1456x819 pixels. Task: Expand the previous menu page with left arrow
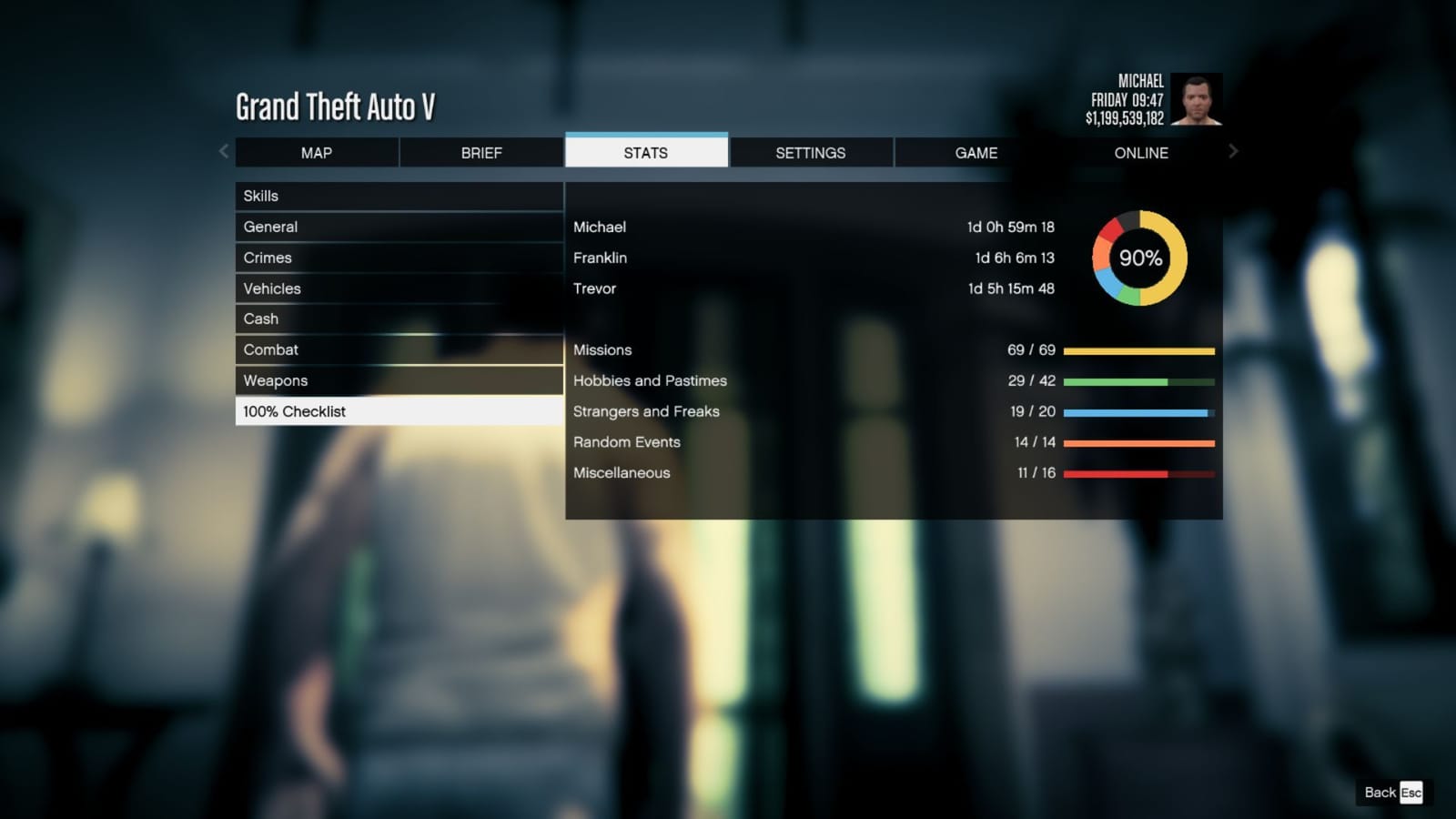223,151
